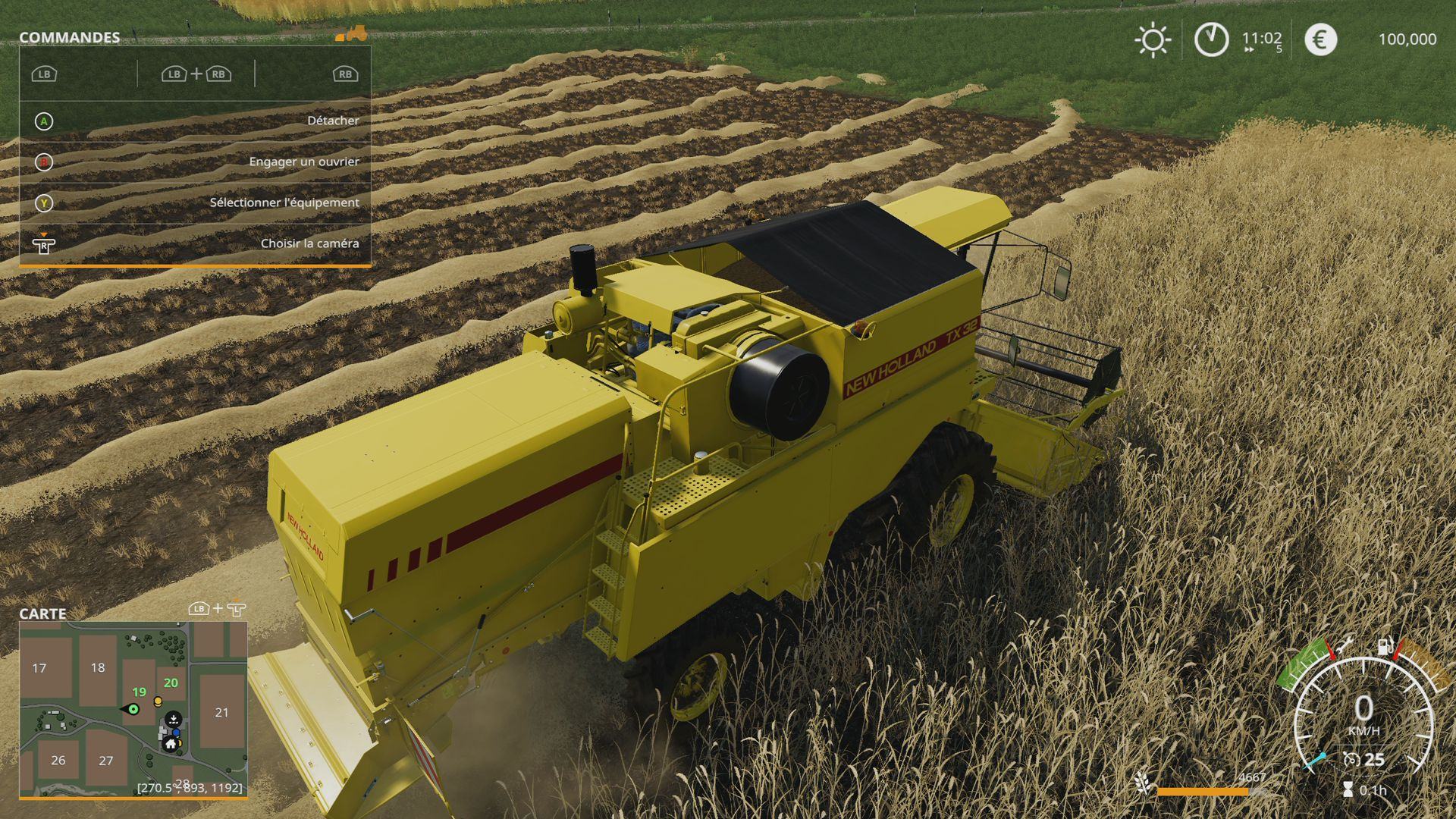Click the hourglass icon next to 0.1h

click(x=1349, y=790)
